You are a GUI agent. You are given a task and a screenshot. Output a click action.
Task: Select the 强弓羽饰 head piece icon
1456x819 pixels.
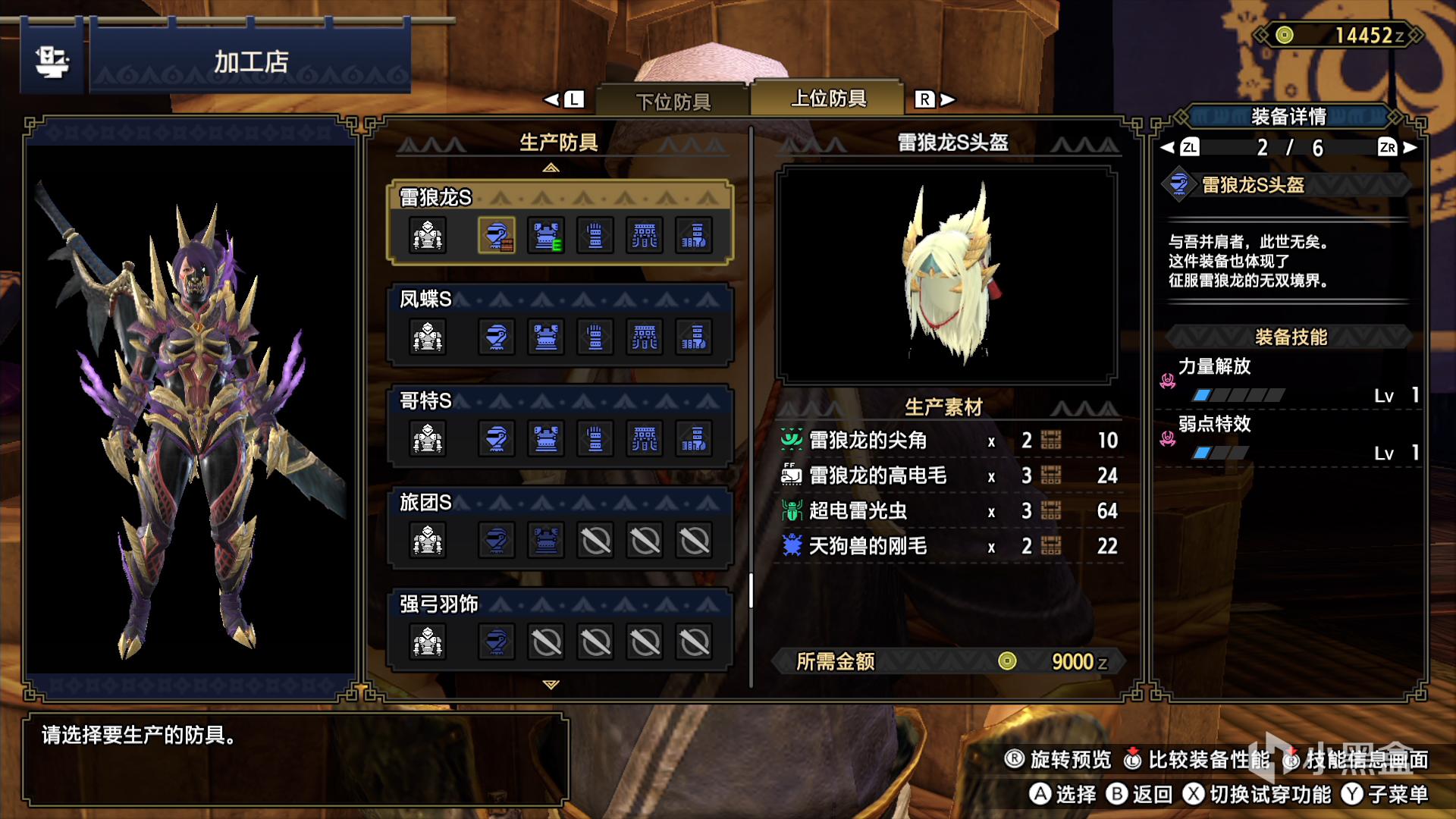[x=497, y=642]
